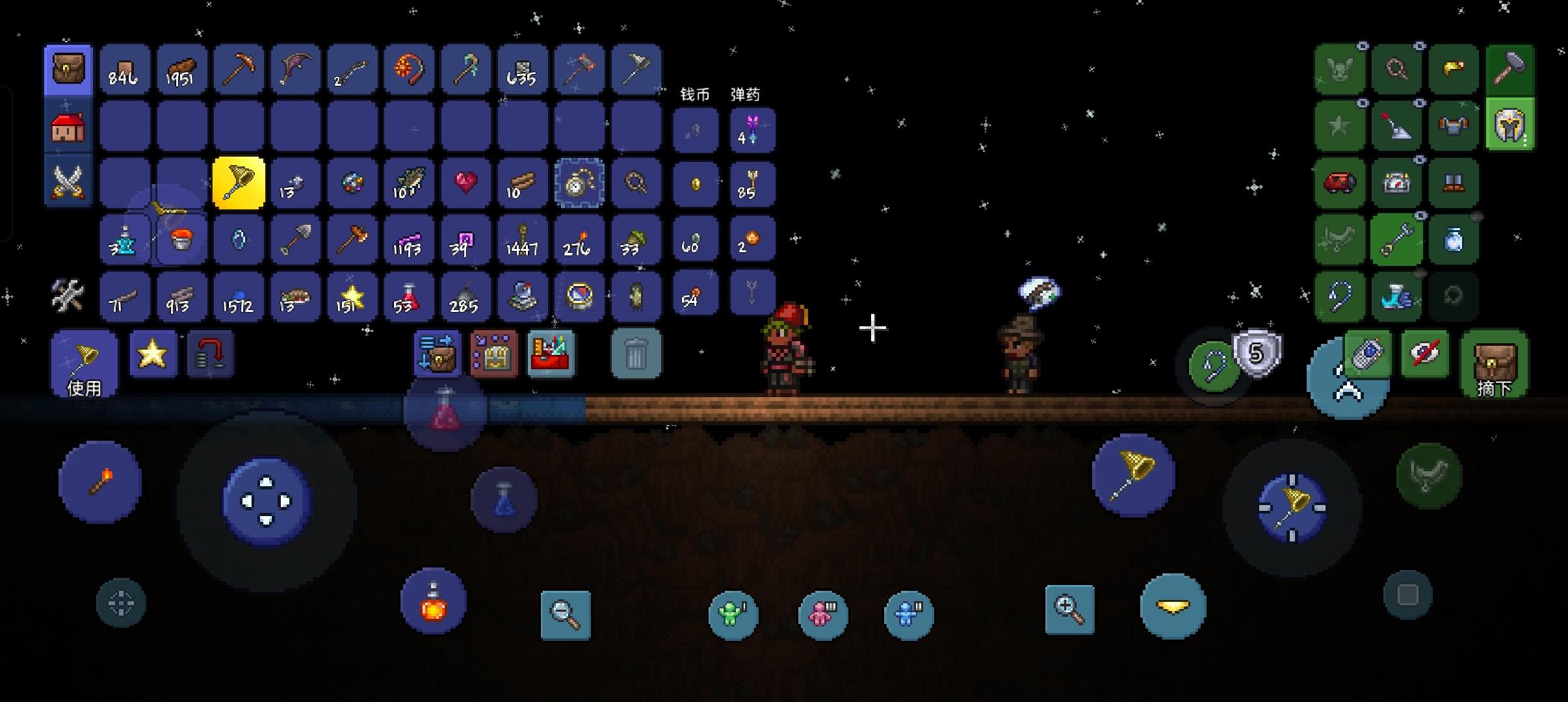Open the paint toolbox icon
Viewport: 1568px width, 702px height.
point(551,354)
